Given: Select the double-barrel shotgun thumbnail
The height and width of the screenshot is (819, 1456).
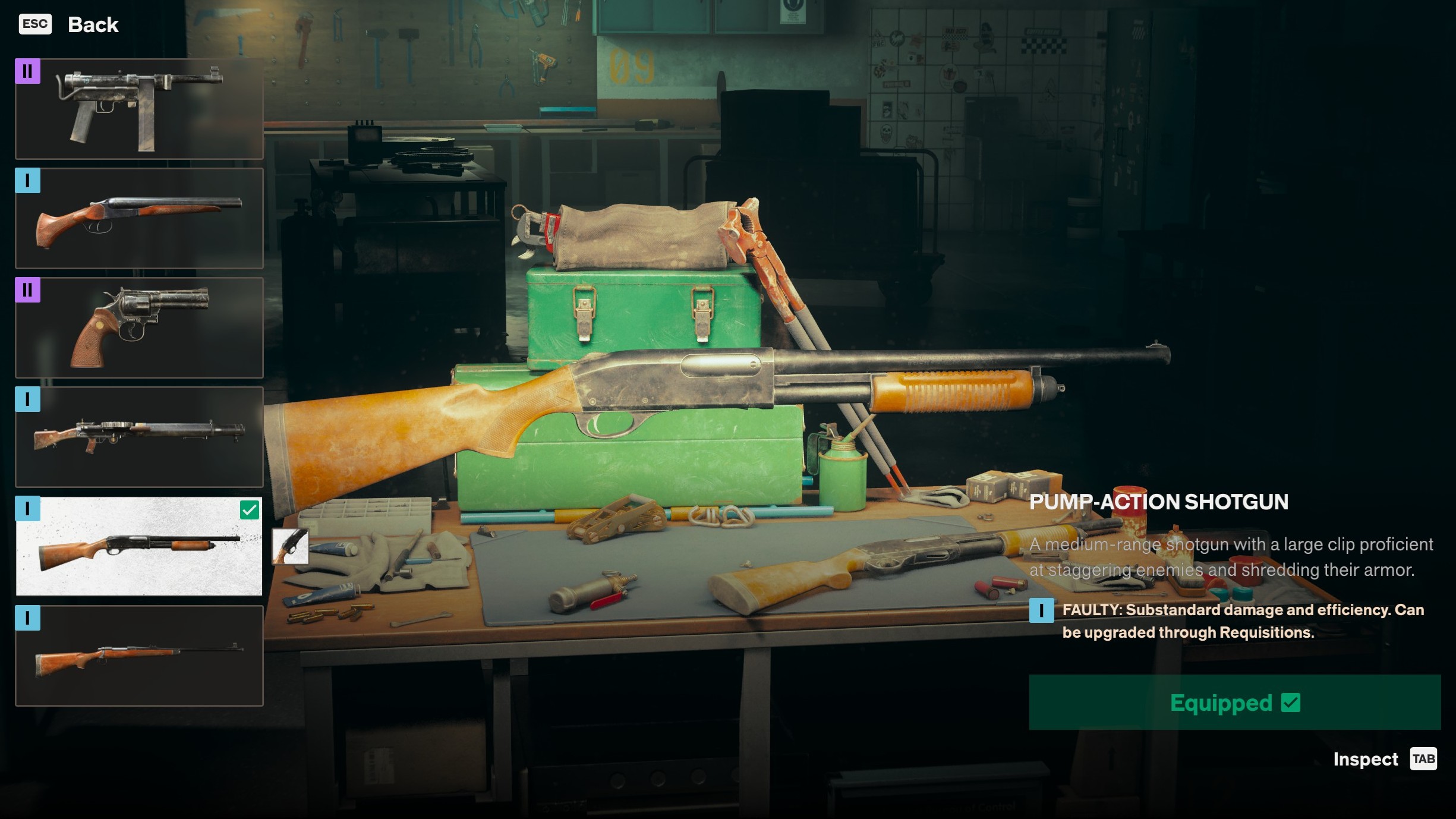Looking at the screenshot, I should (139, 218).
